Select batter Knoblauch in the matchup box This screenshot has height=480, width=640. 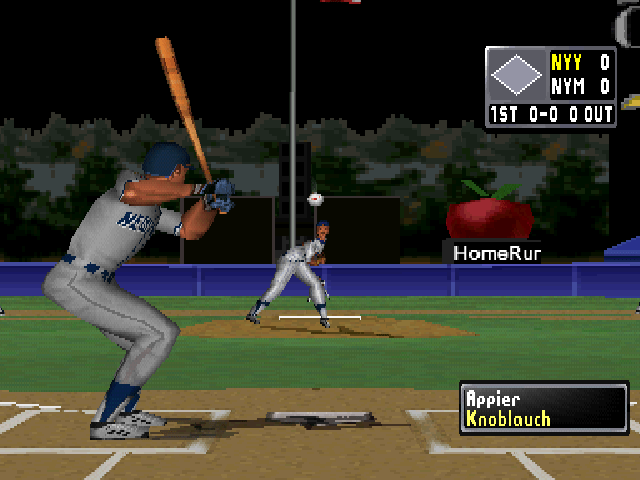[508, 419]
